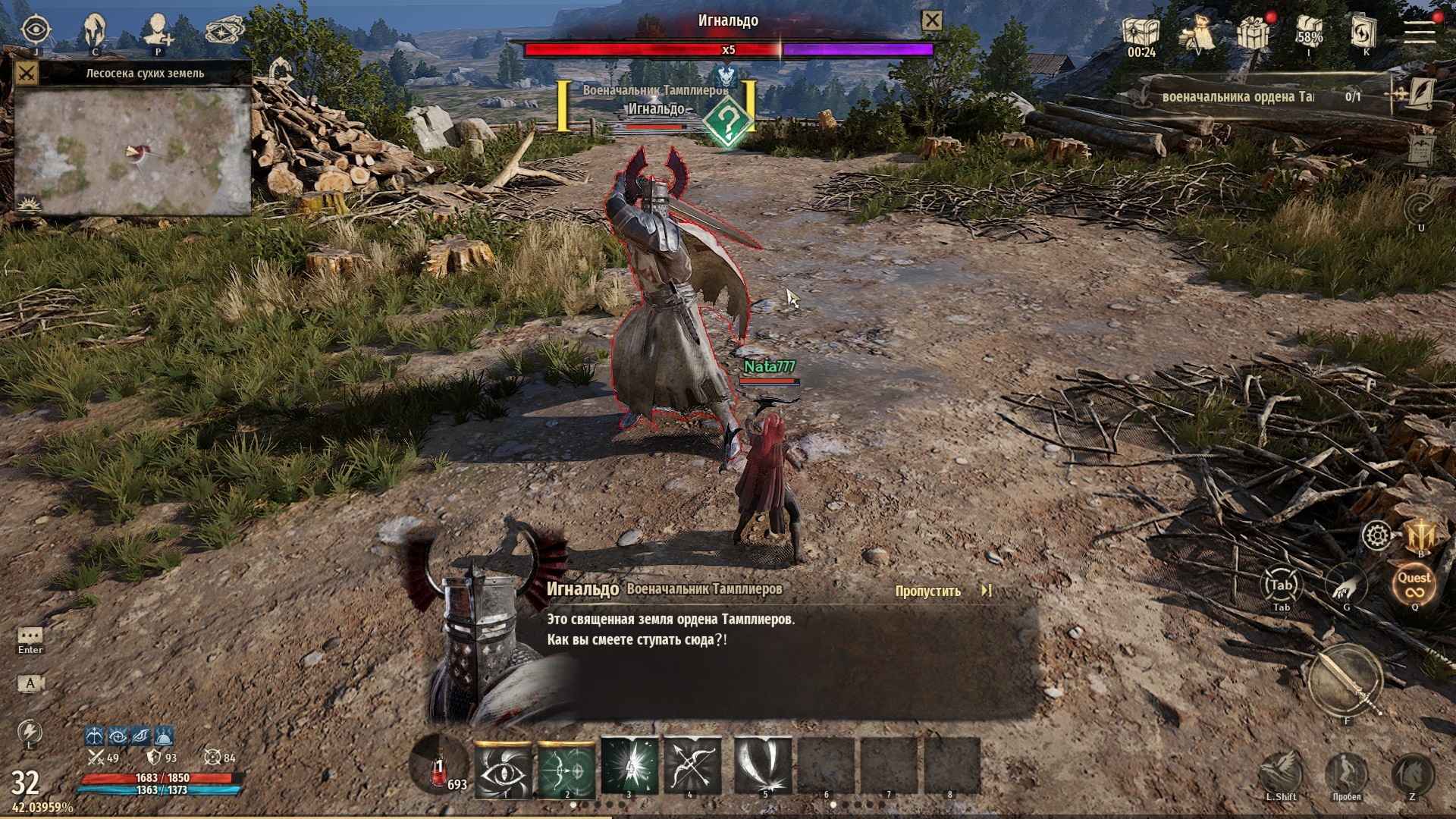Open the coin pouch shop icon
The image size is (1456, 819).
click(1197, 32)
